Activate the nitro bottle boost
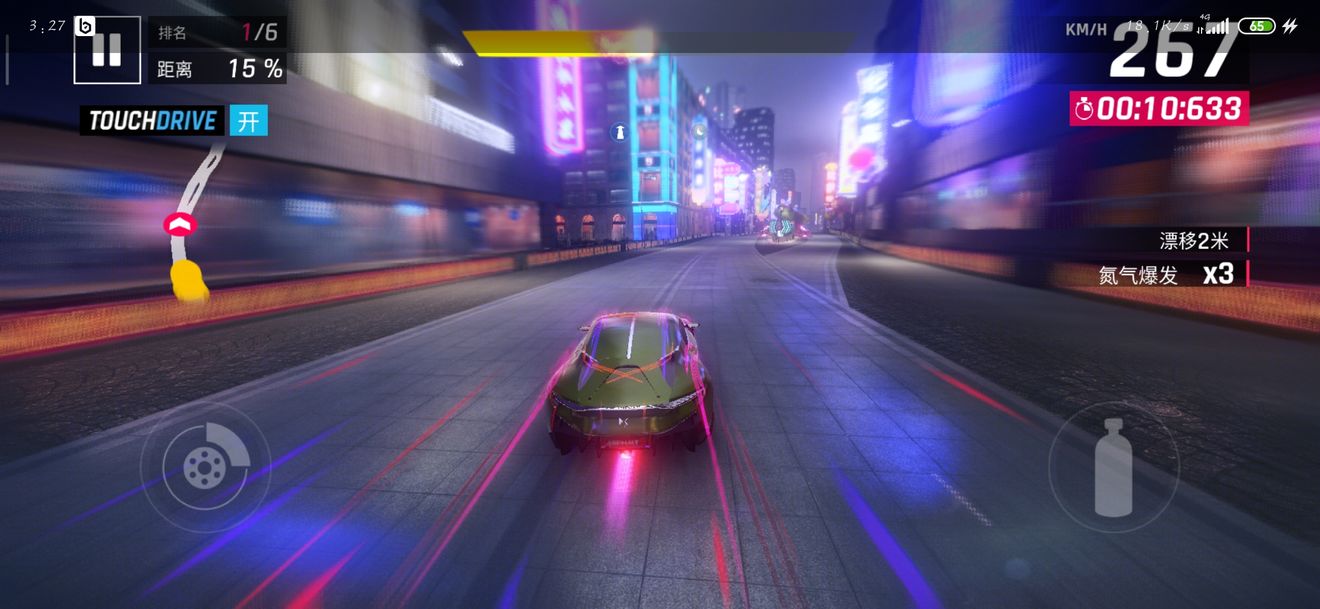This screenshot has width=1320, height=609. click(x=1113, y=467)
